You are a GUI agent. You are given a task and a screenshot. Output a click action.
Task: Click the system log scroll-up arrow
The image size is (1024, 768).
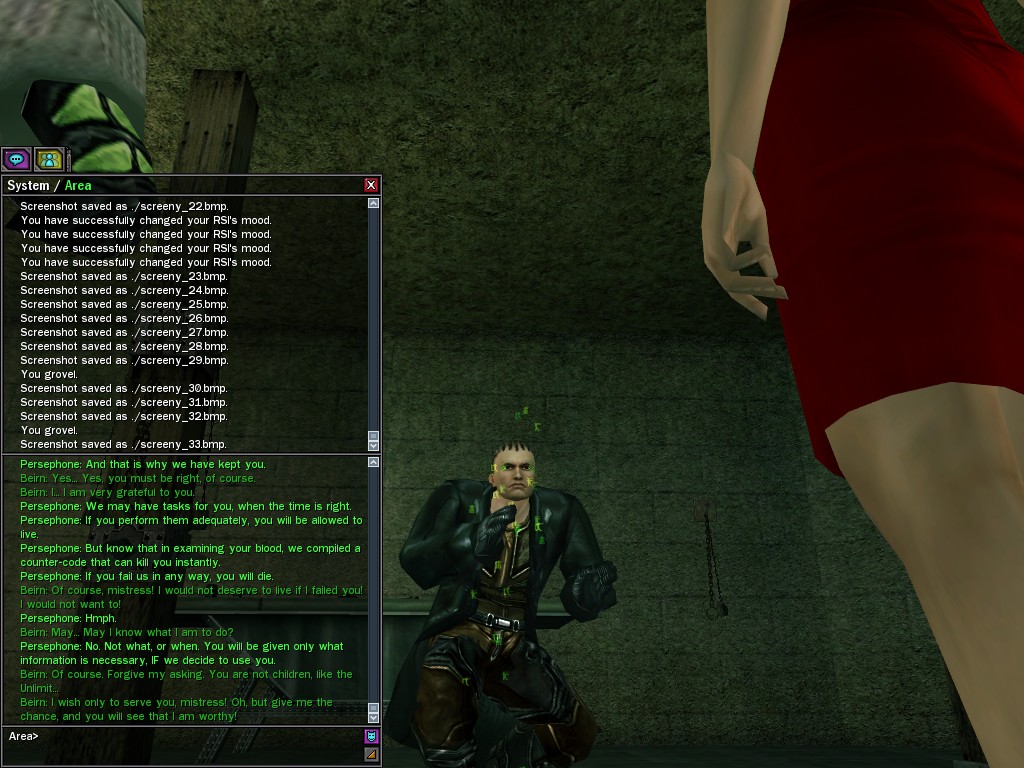click(x=373, y=203)
